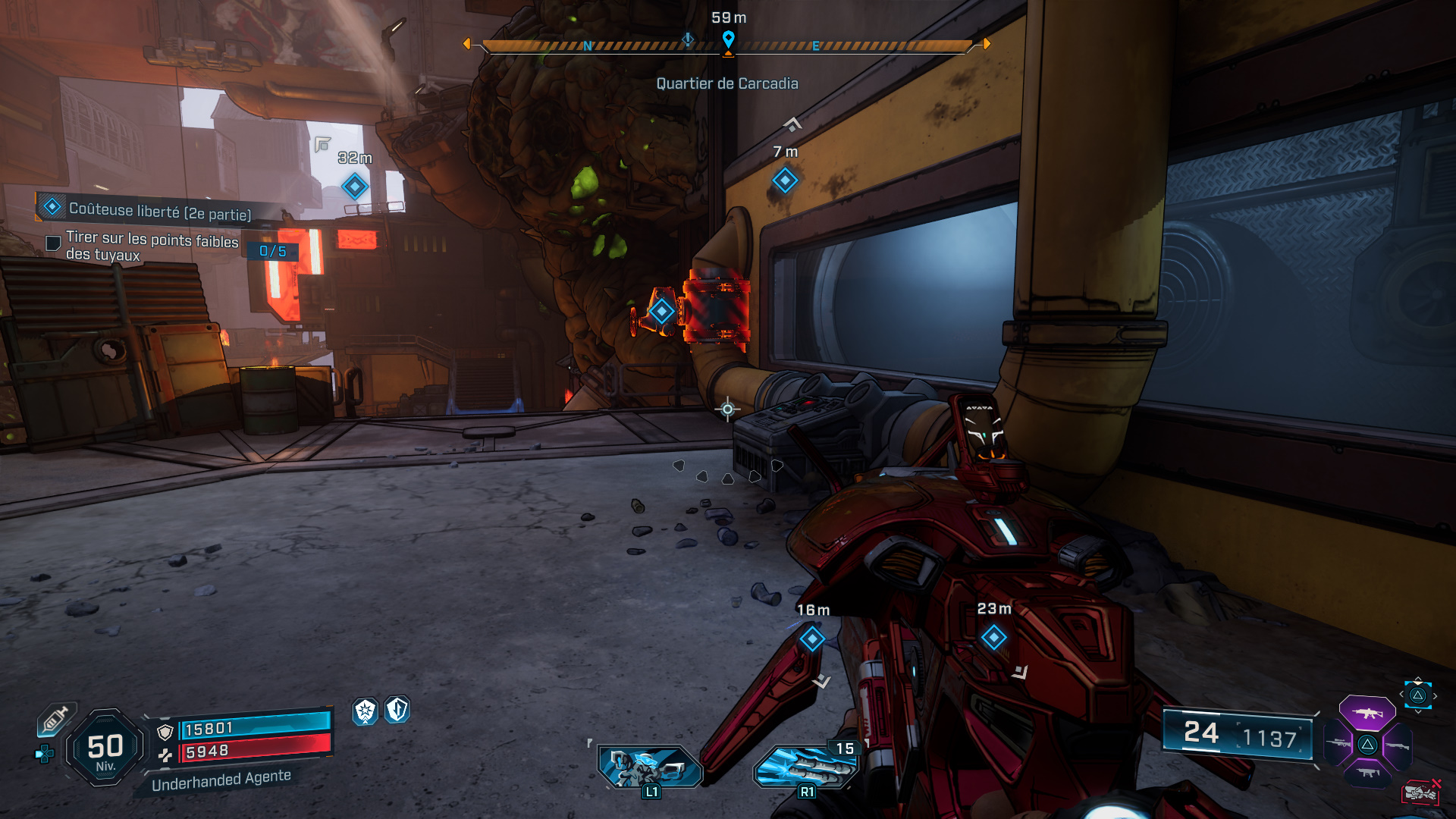Click the triangle weapon-swap button
The image size is (1456, 819).
tap(1417, 696)
